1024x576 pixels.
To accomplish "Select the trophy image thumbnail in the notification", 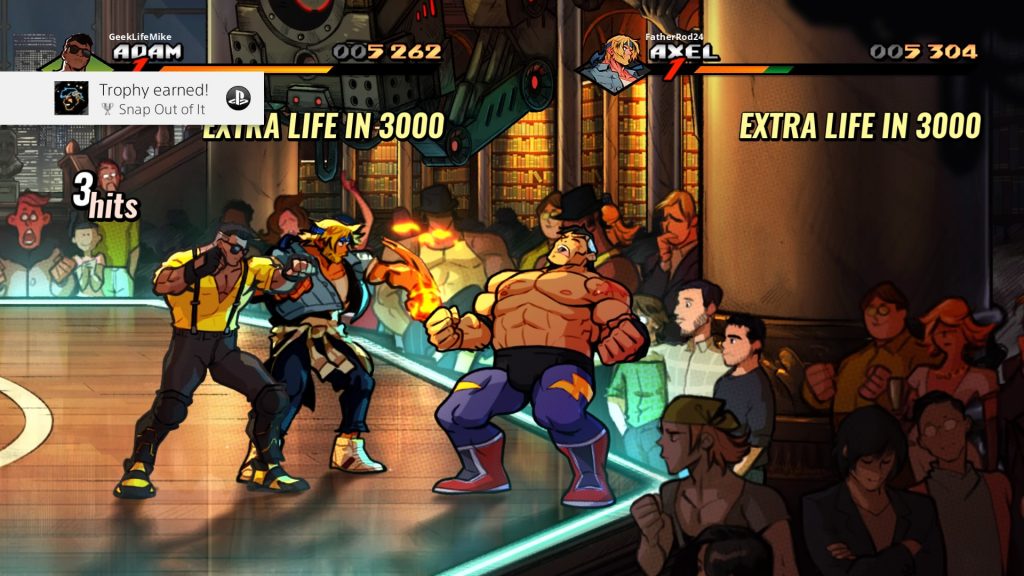I will point(70,98).
